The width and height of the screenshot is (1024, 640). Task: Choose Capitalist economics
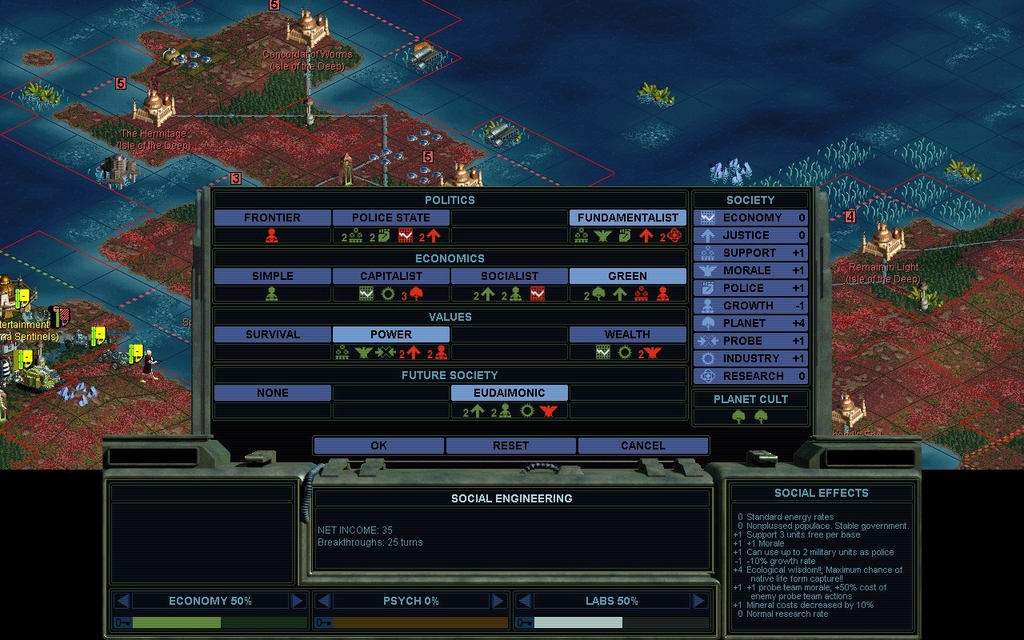(391, 276)
